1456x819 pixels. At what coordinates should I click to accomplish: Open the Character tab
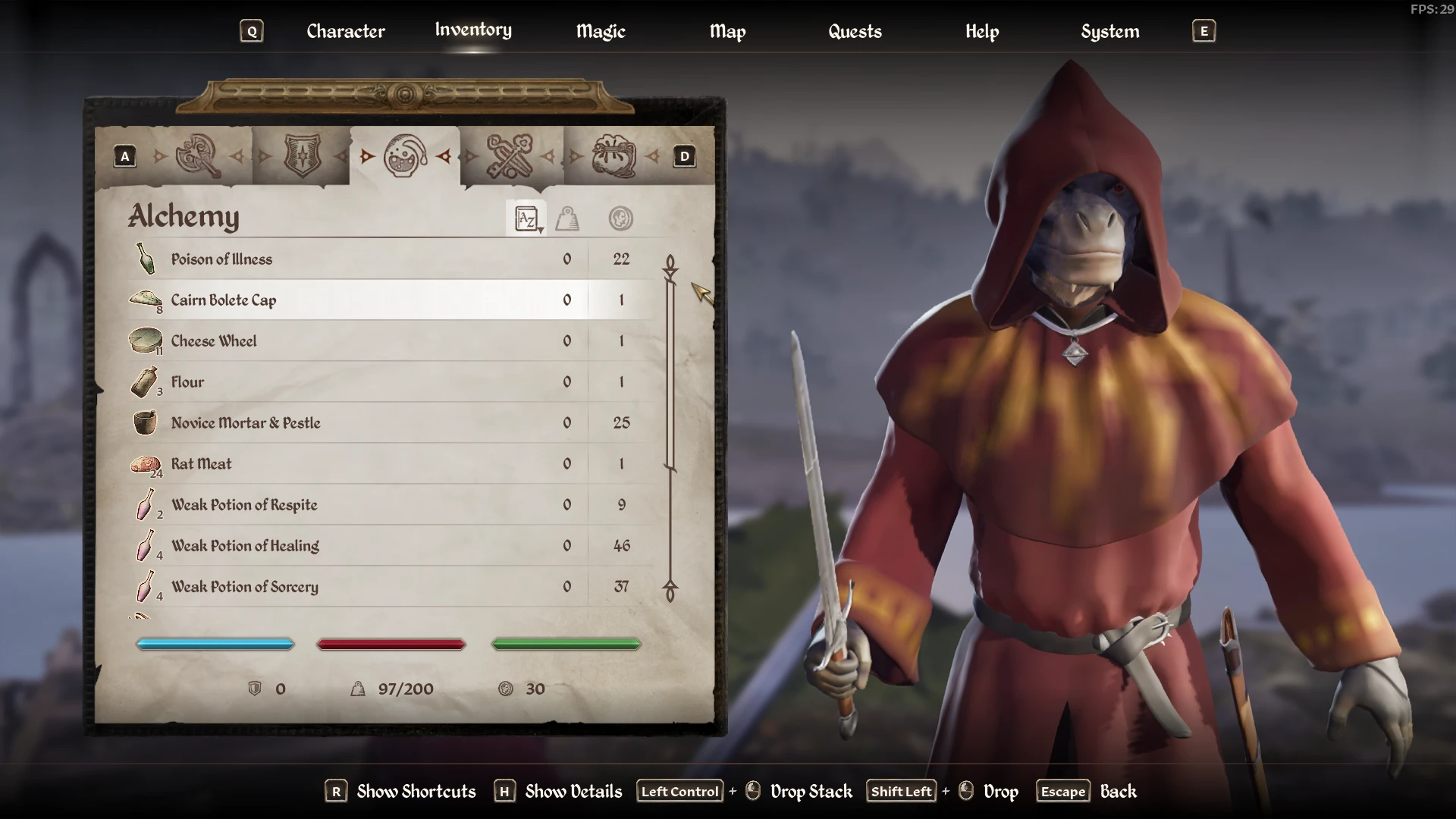[x=346, y=31]
